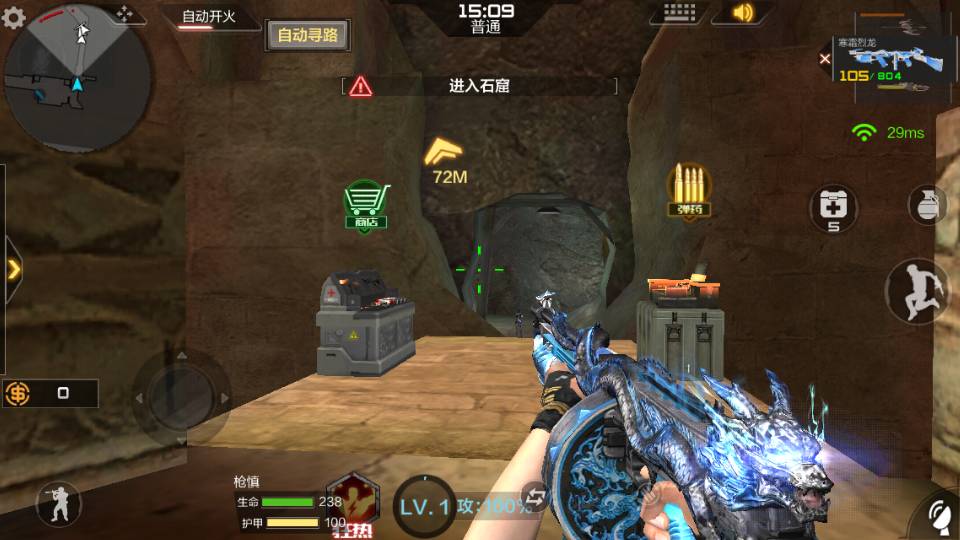
Task: Toggle the speaker sound icon
Action: (x=741, y=13)
